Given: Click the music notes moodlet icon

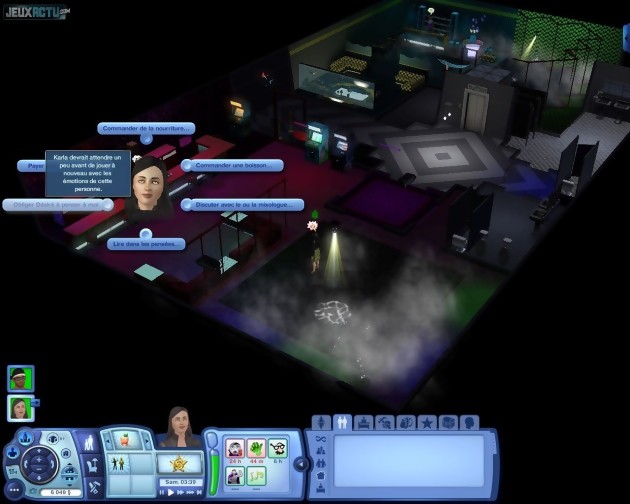Looking at the screenshot, I should click(x=256, y=475).
